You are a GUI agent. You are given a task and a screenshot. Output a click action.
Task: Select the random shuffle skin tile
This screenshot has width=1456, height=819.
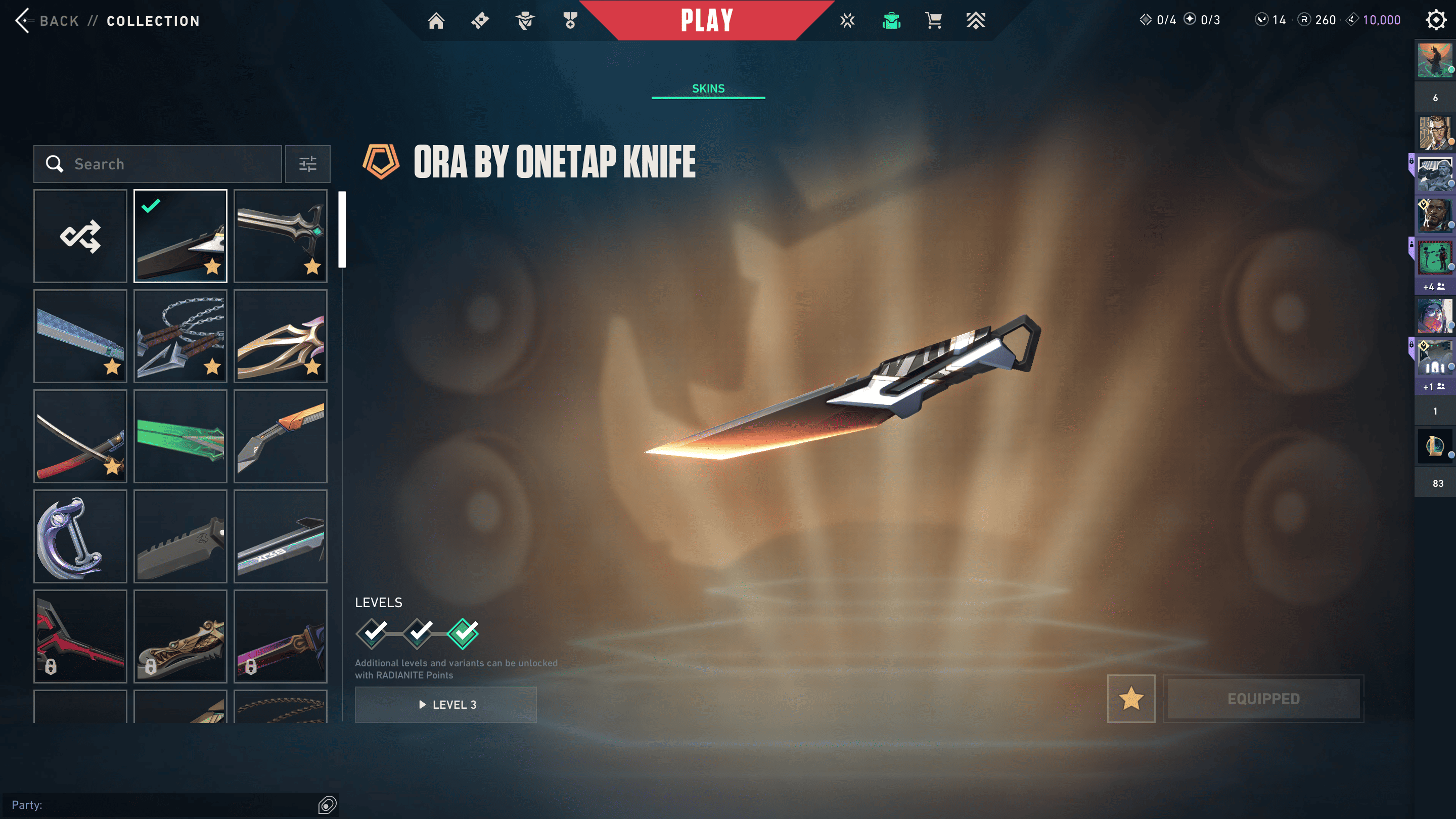point(80,236)
